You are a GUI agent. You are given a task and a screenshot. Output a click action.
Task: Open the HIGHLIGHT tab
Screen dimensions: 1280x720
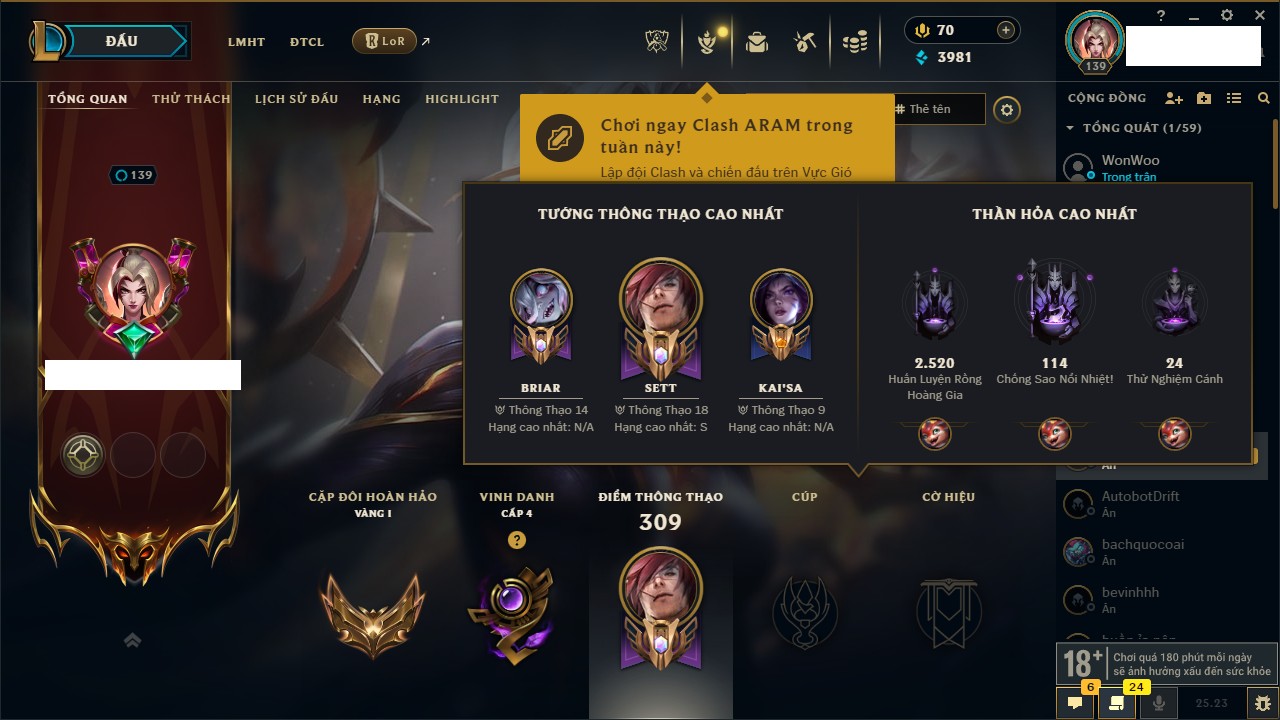pyautogui.click(x=461, y=99)
